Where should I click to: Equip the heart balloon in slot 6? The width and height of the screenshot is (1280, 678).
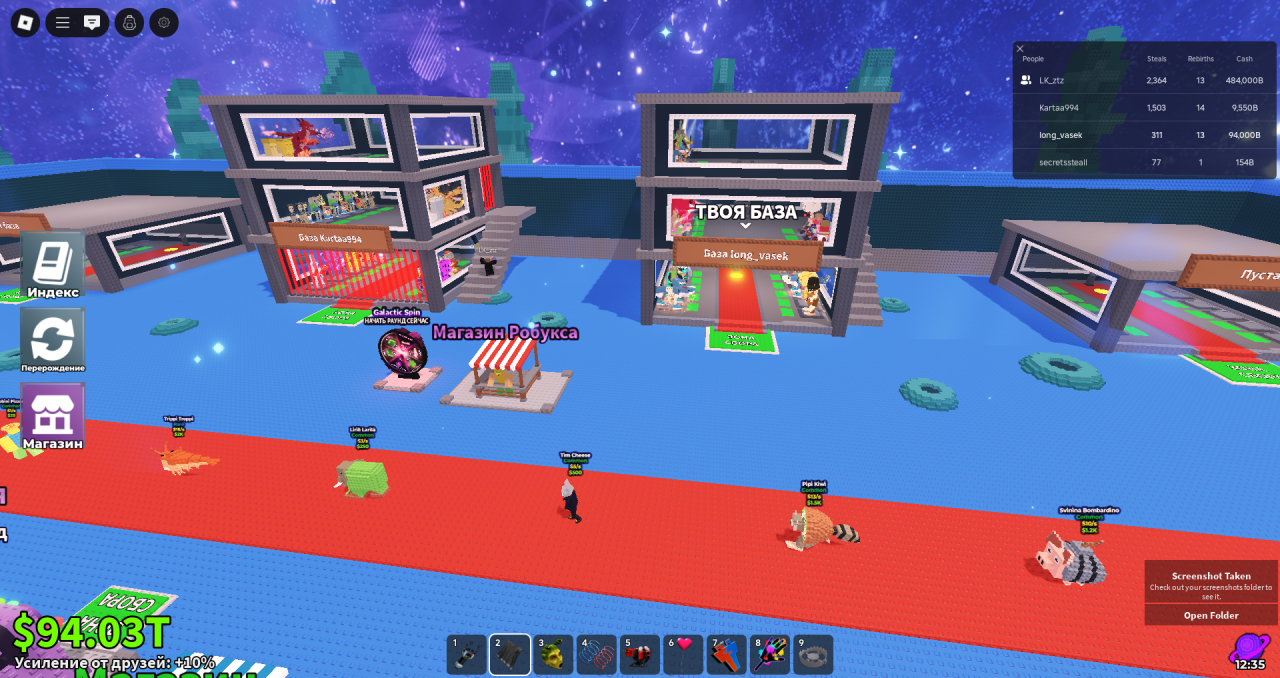[x=683, y=655]
